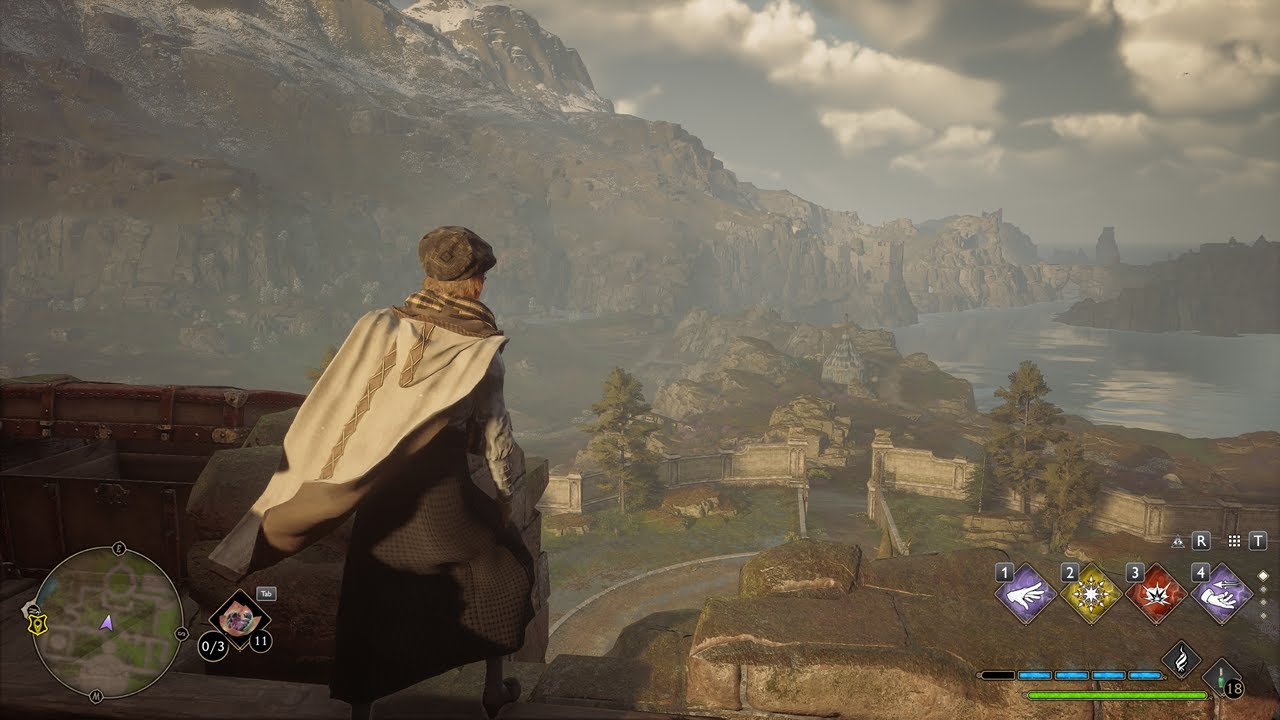The width and height of the screenshot is (1280, 720).
Task: Click the Revelio triangle eye icon
Action: [1178, 540]
